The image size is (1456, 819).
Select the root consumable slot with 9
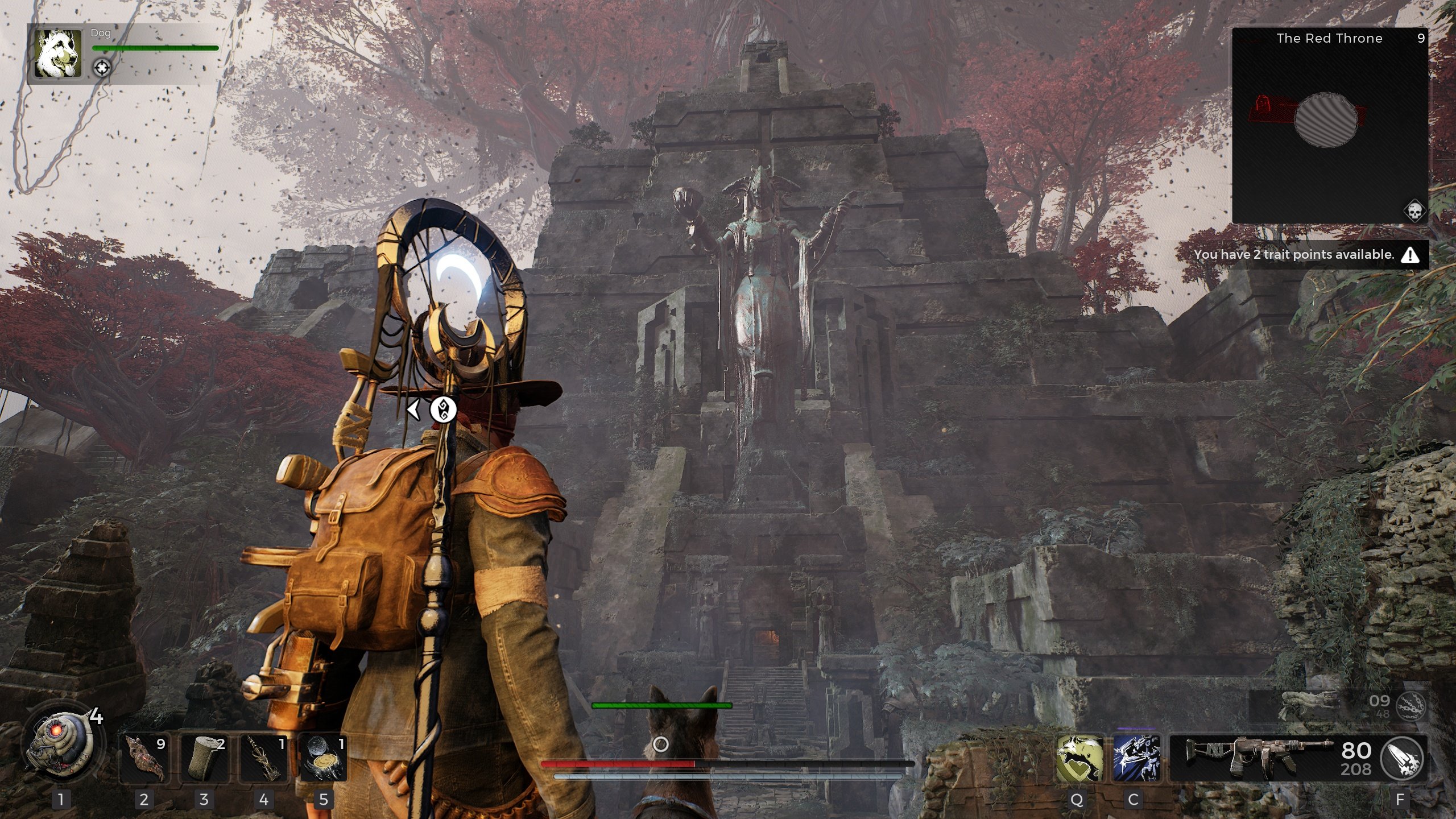[x=144, y=758]
